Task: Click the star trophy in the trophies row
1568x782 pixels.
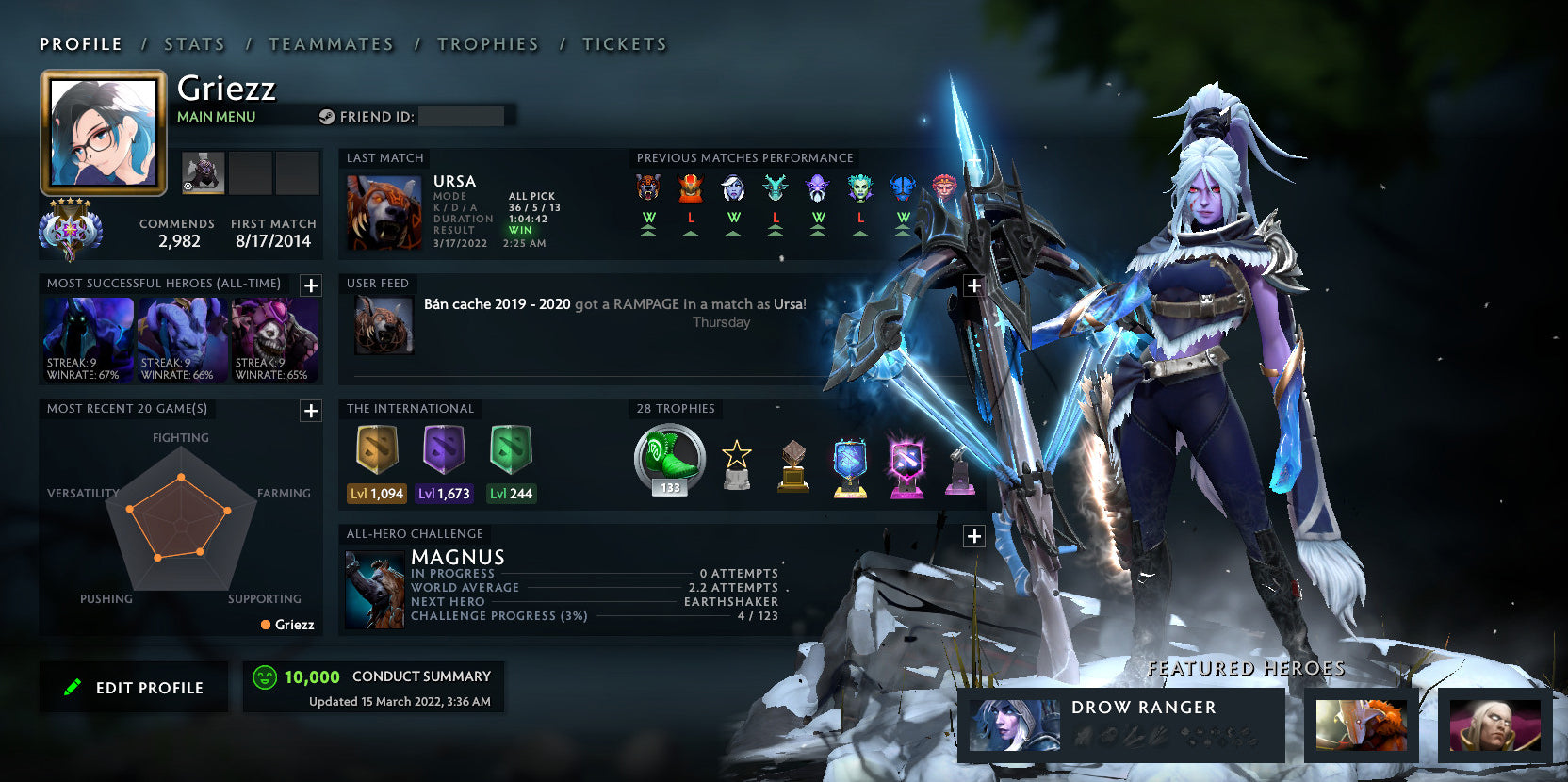Action: (x=738, y=462)
